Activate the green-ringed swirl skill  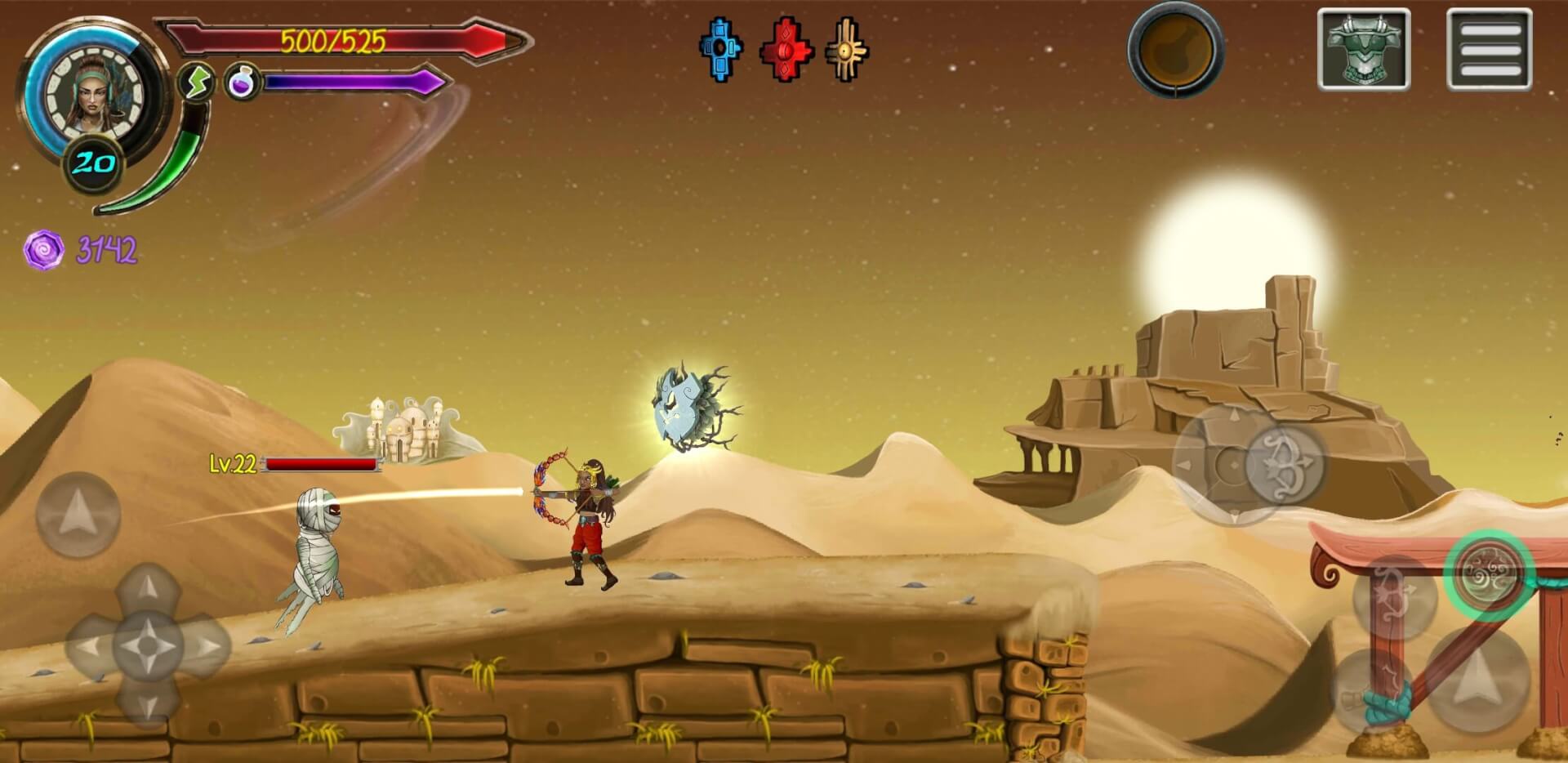click(x=1489, y=574)
